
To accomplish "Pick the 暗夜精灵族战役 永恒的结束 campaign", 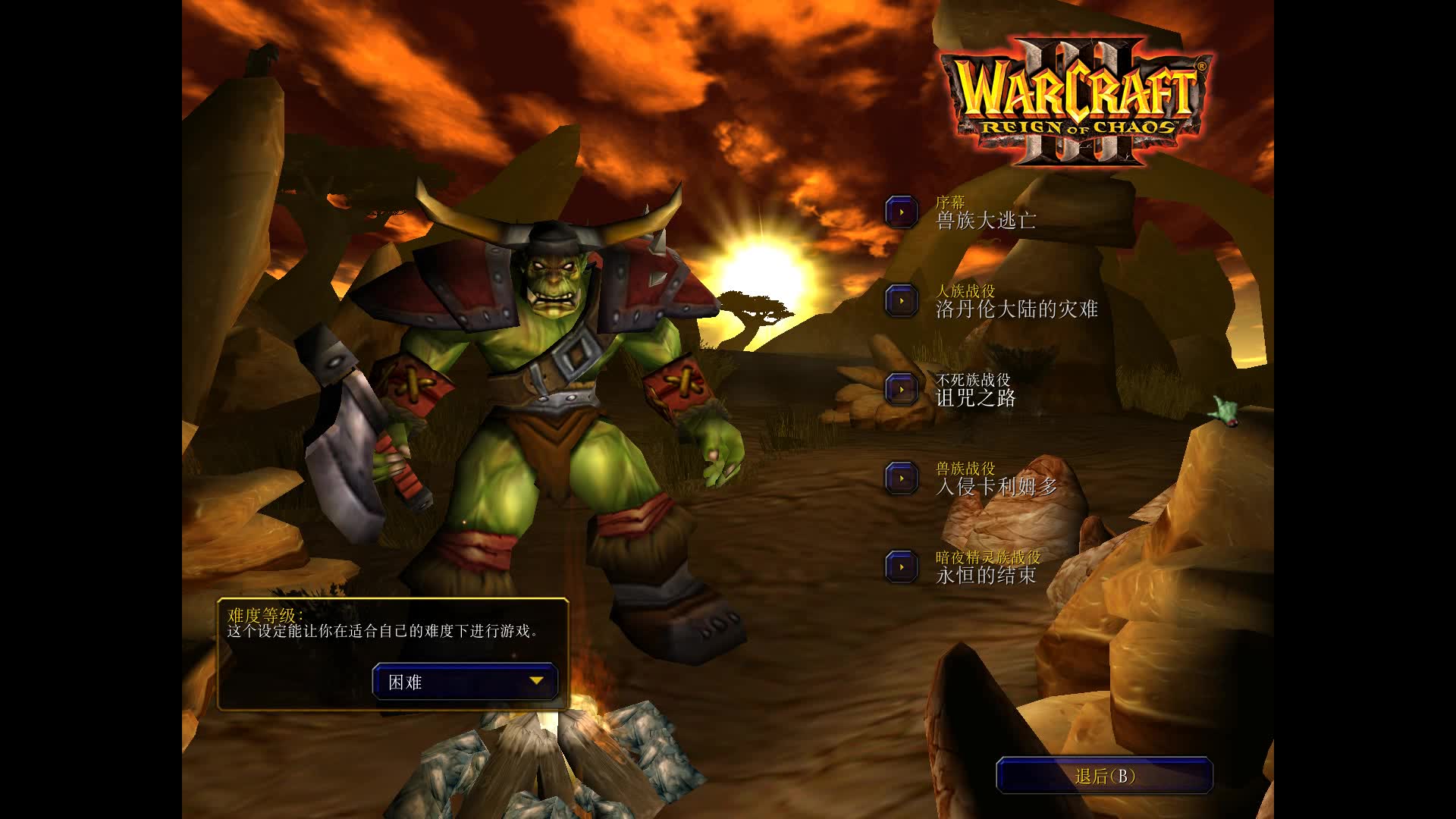I will [x=902, y=567].
